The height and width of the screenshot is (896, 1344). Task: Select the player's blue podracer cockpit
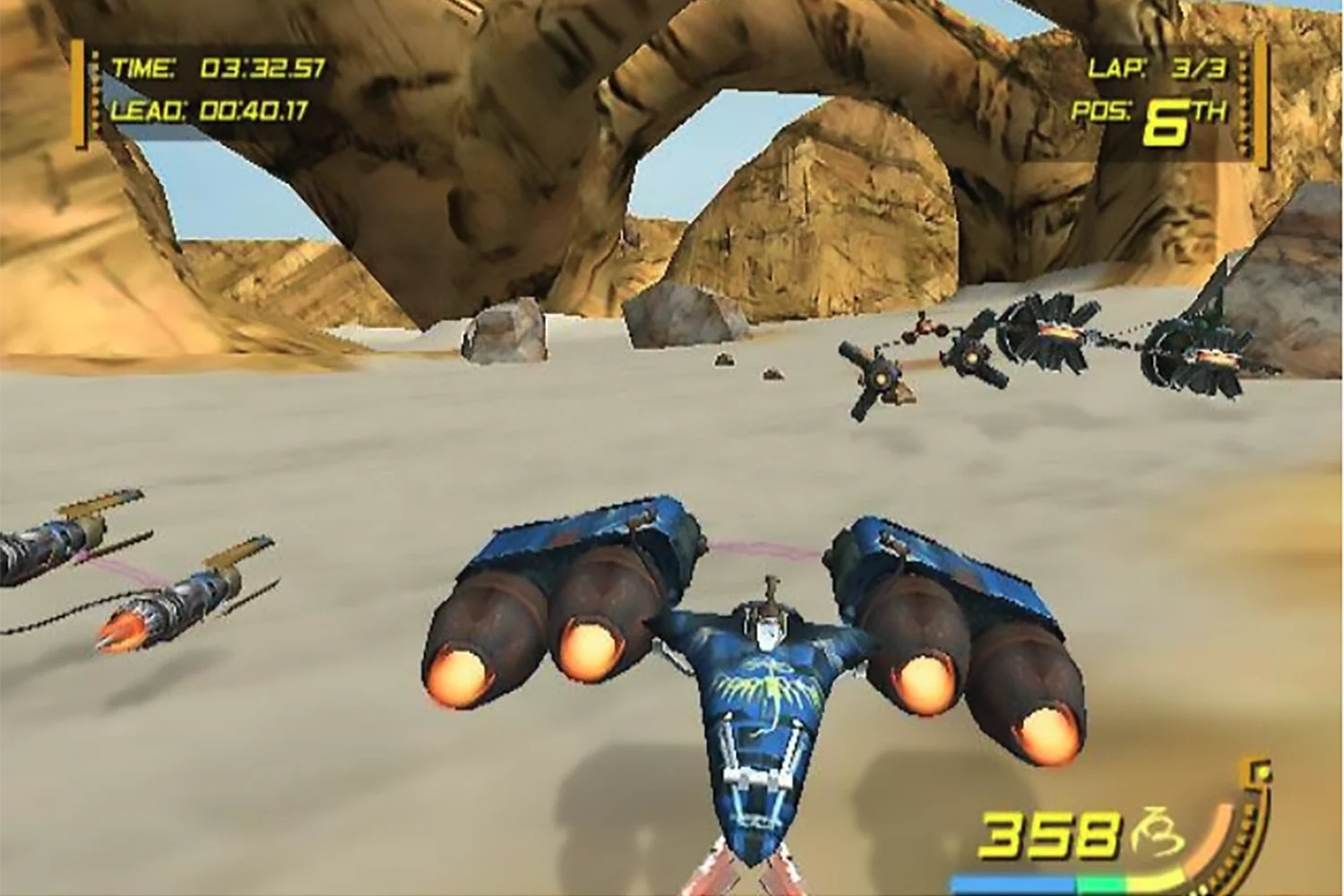(768, 627)
